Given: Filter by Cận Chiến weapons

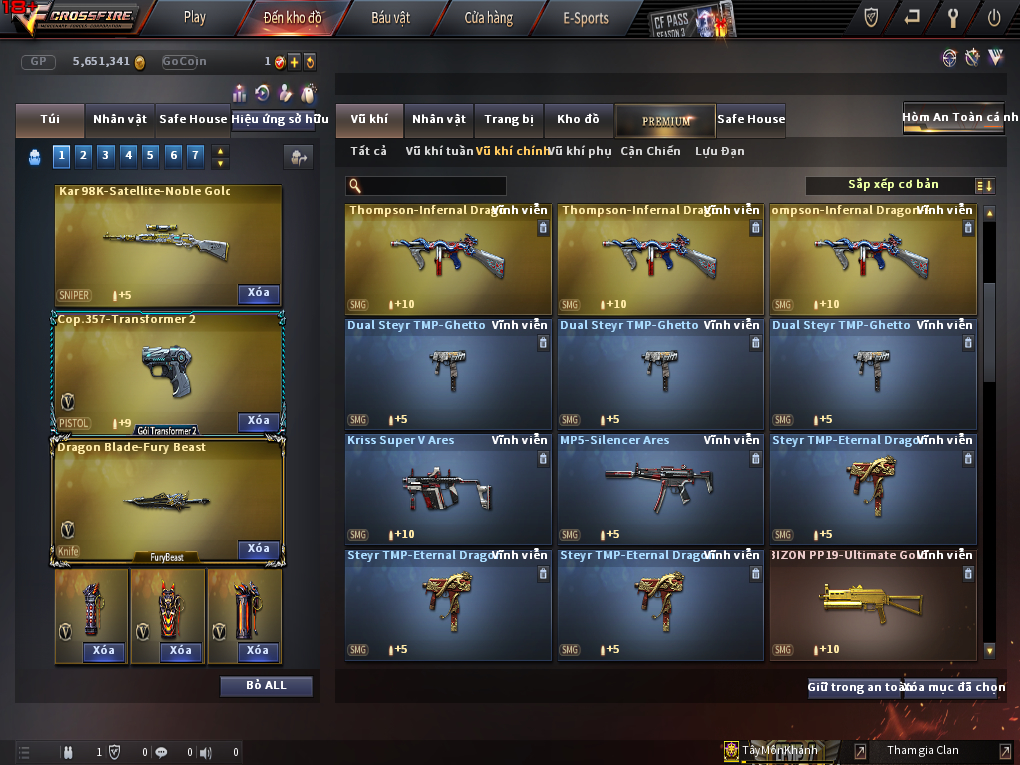Looking at the screenshot, I should (x=650, y=151).
